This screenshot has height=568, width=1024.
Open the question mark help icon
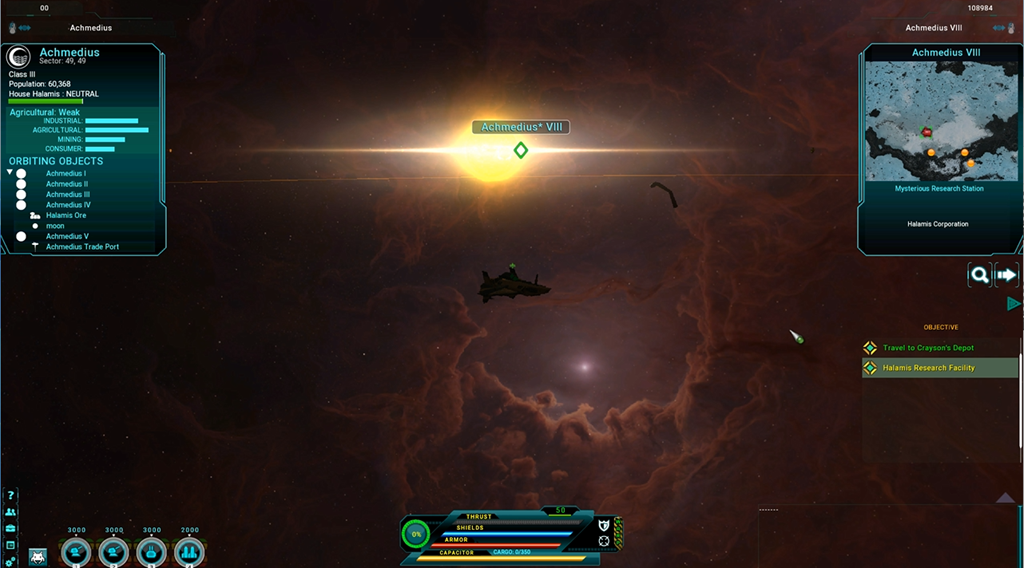click(x=11, y=495)
